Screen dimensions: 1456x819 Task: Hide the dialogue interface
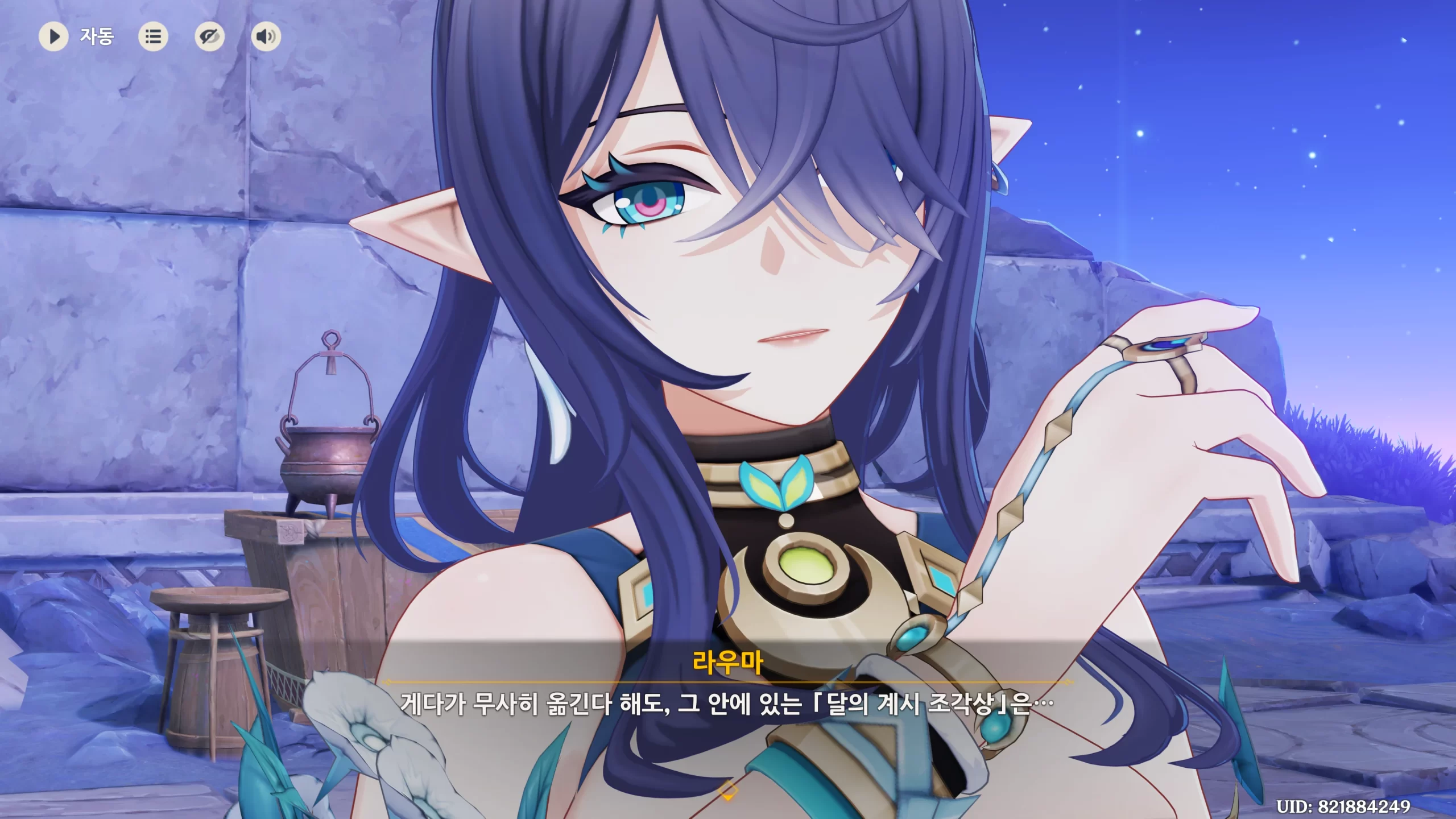[x=209, y=37]
